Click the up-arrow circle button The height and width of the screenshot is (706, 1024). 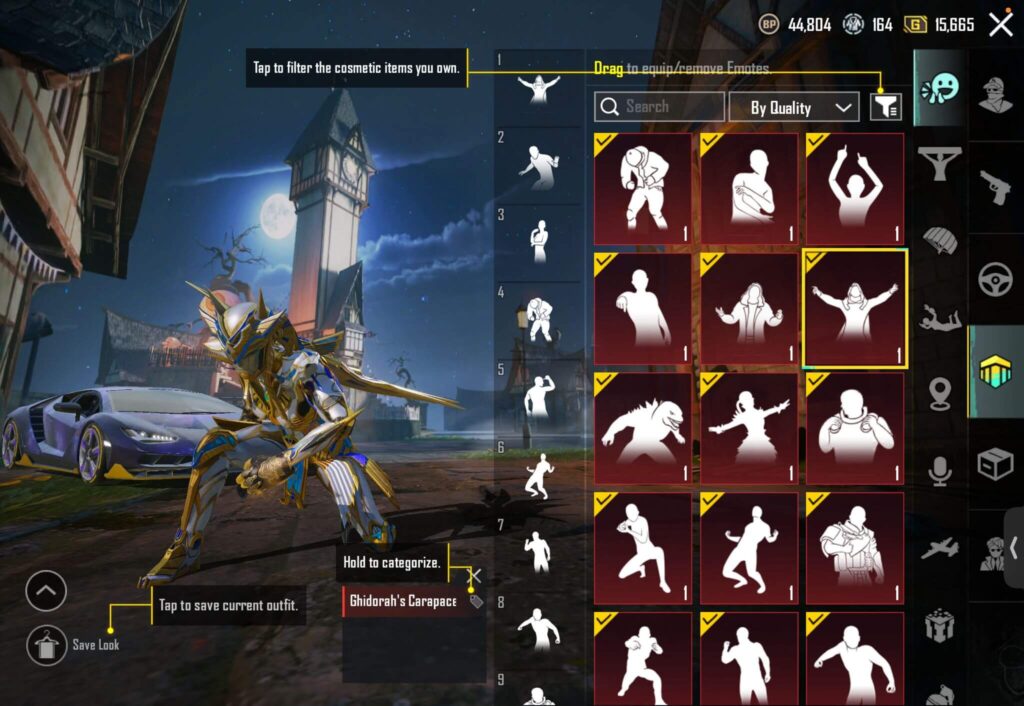[x=46, y=591]
